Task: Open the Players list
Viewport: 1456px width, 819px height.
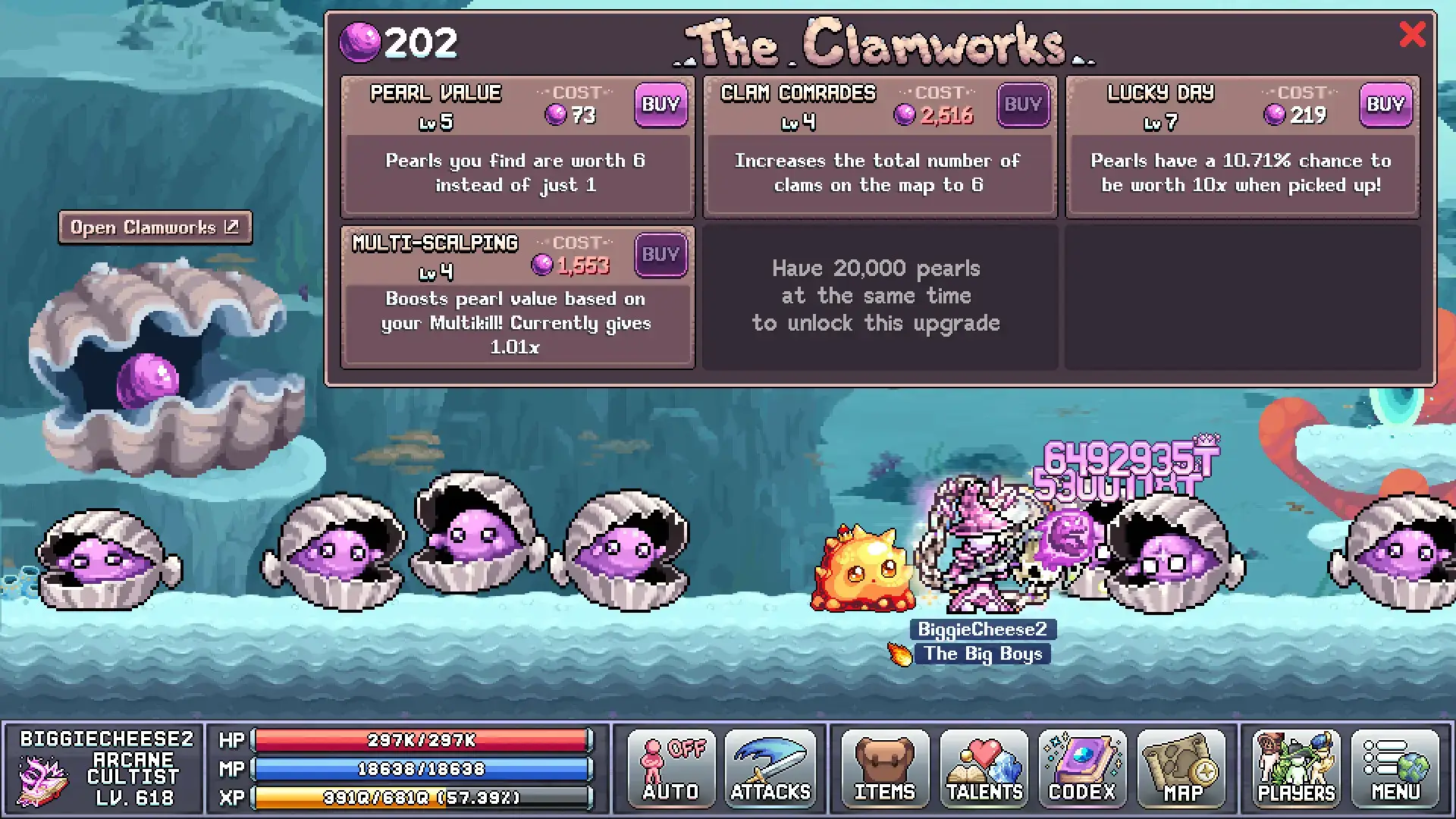Action: coord(1296,769)
